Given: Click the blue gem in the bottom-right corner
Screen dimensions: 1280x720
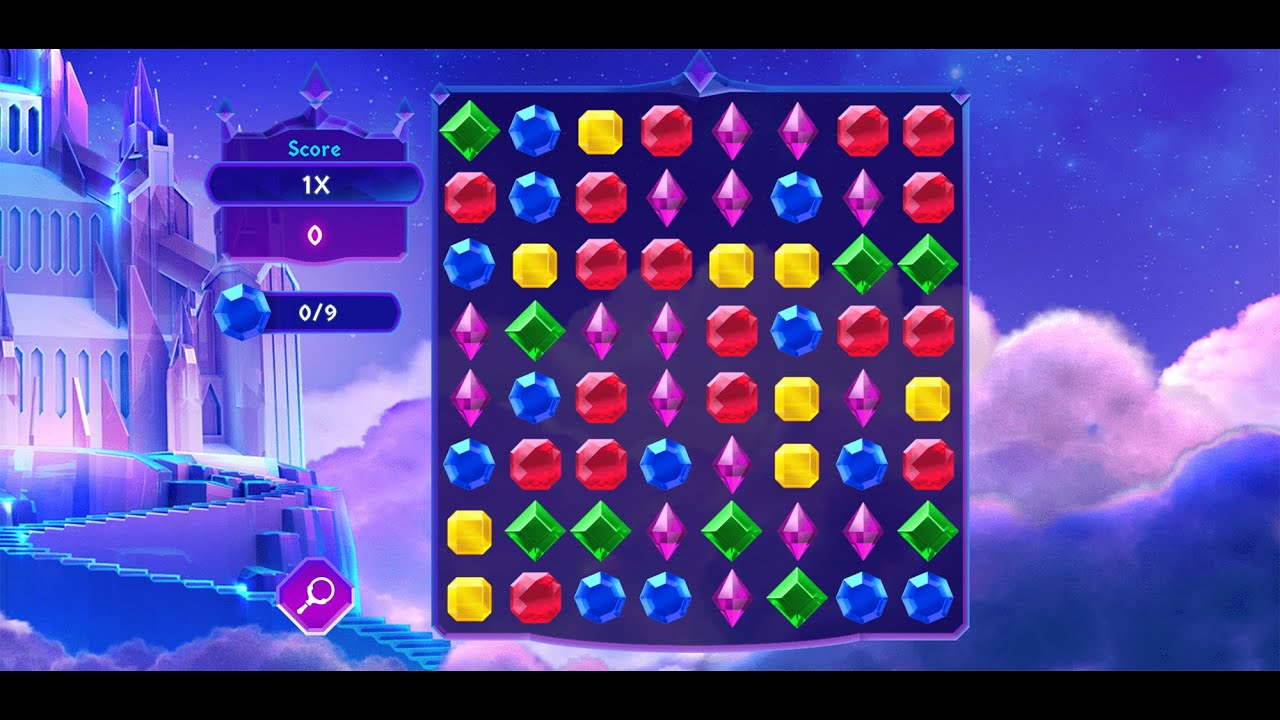Looking at the screenshot, I should pyautogui.click(x=928, y=597).
